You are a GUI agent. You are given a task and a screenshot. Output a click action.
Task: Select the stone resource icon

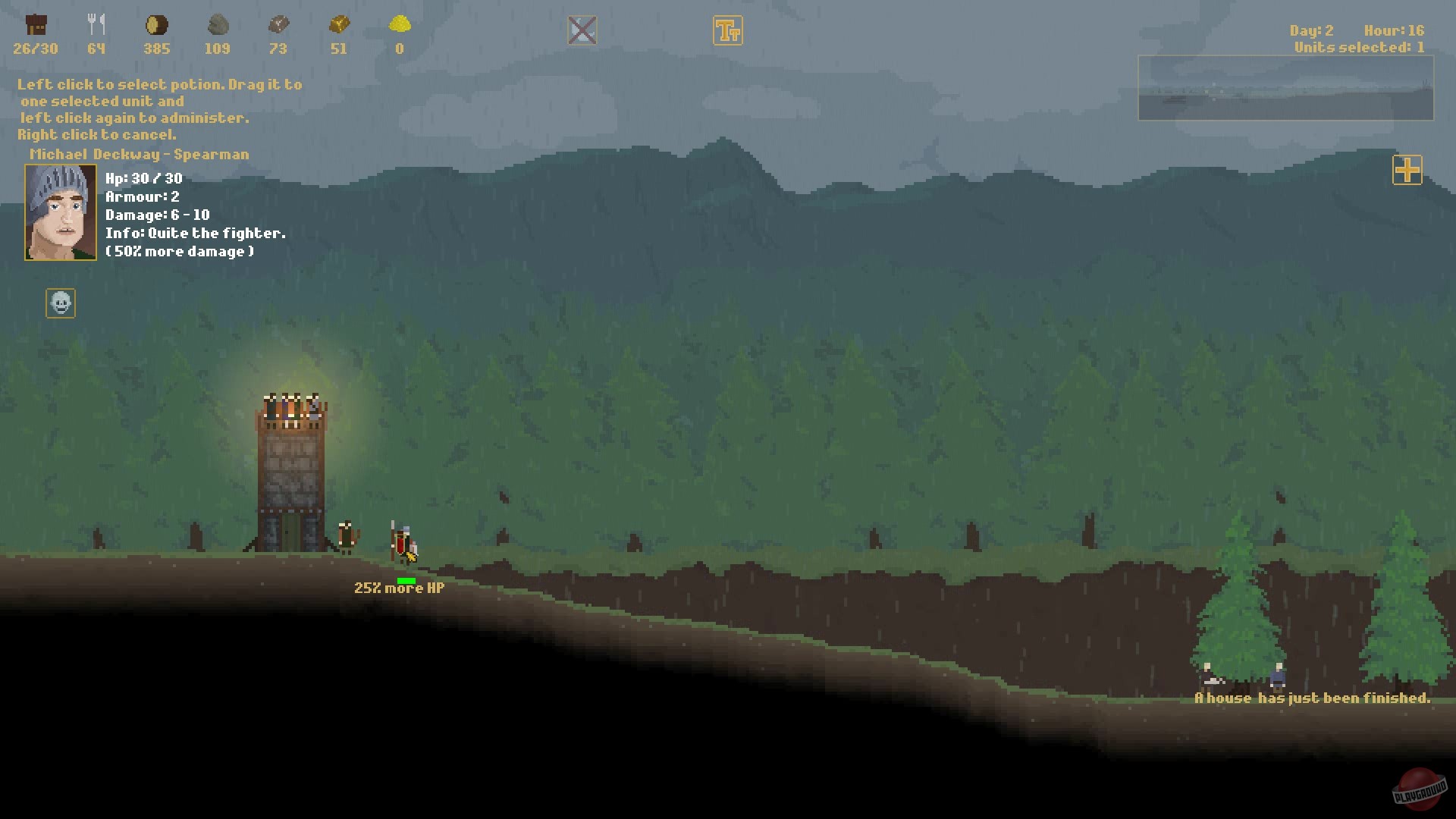click(218, 24)
